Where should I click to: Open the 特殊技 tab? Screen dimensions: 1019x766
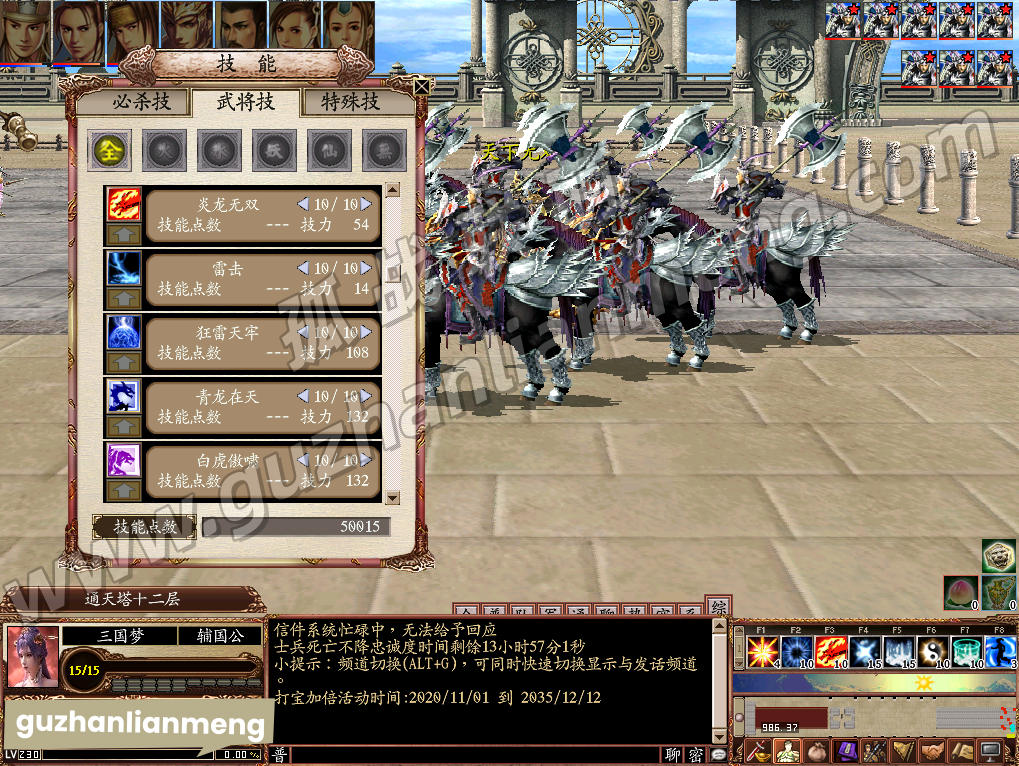pos(350,102)
